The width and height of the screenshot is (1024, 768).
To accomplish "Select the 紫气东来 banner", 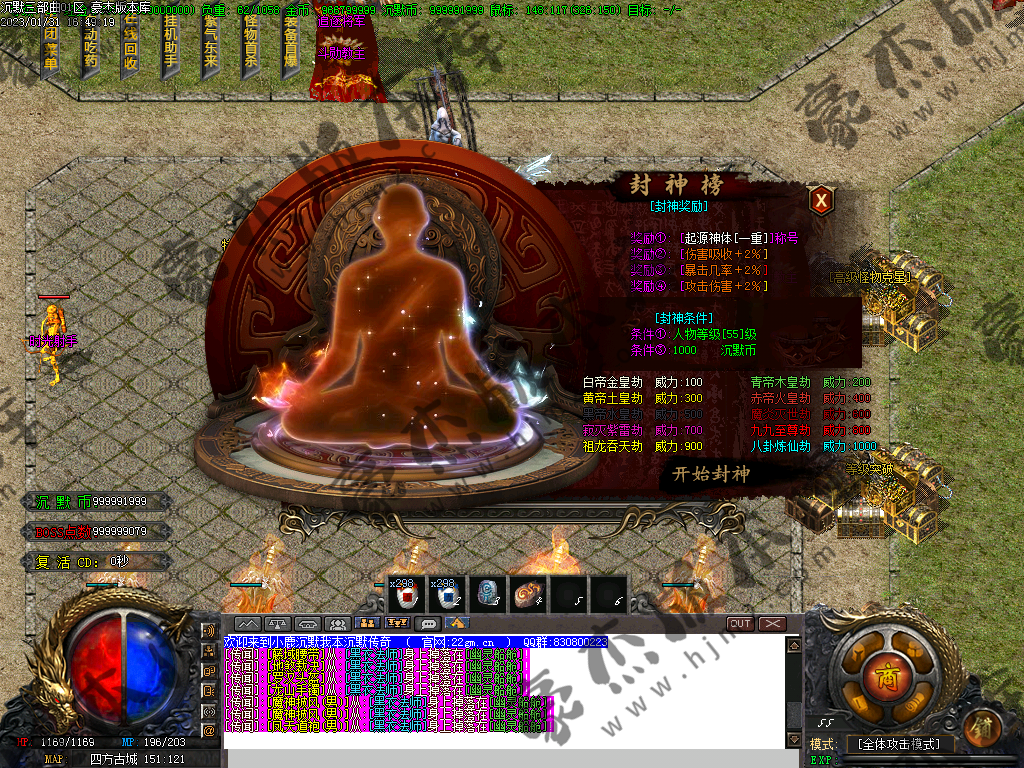I will 210,46.
